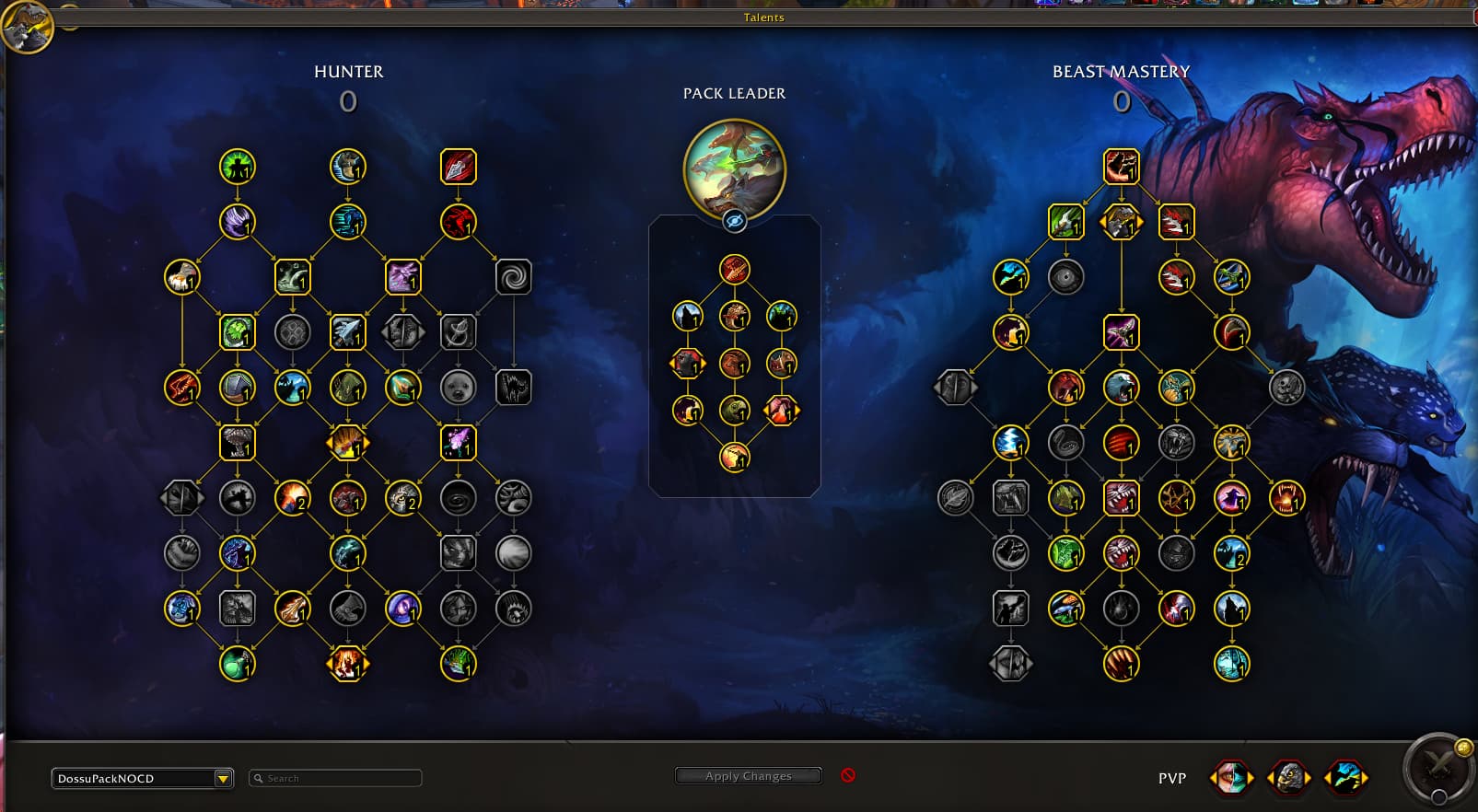The width and height of the screenshot is (1478, 812).
Task: Click the red reset changes icon
Action: (x=848, y=775)
